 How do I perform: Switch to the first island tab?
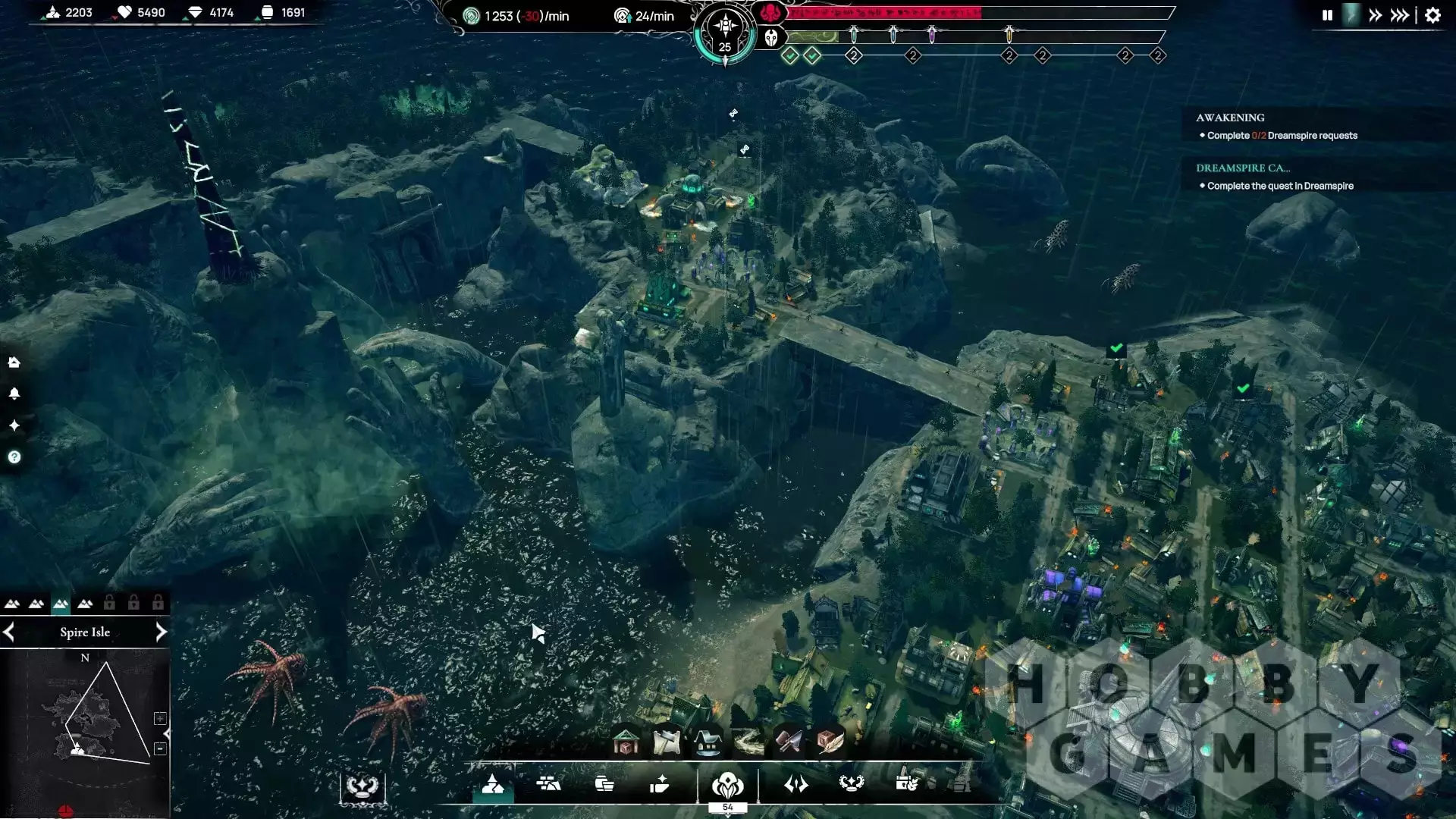tap(12, 604)
